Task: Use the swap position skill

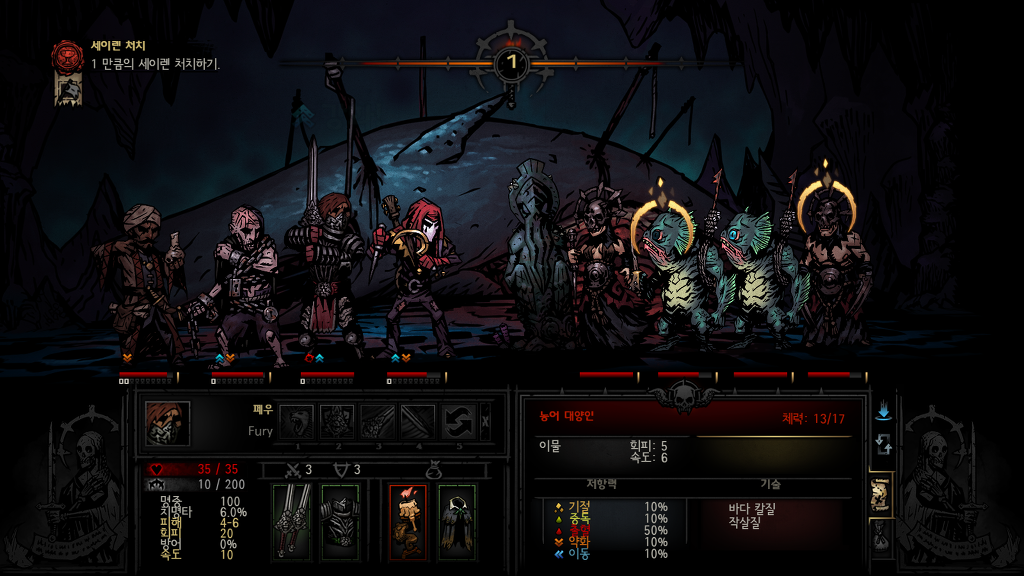Action: [x=459, y=422]
